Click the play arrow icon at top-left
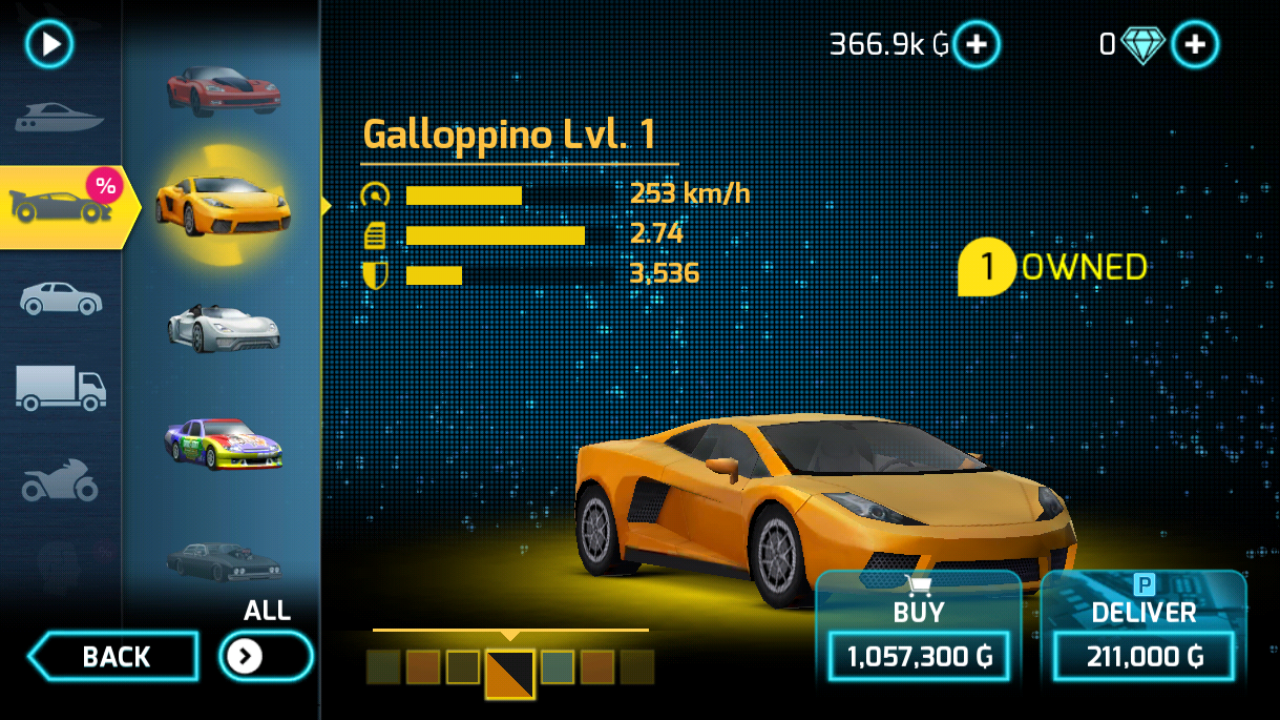1280x720 pixels. 50,45
